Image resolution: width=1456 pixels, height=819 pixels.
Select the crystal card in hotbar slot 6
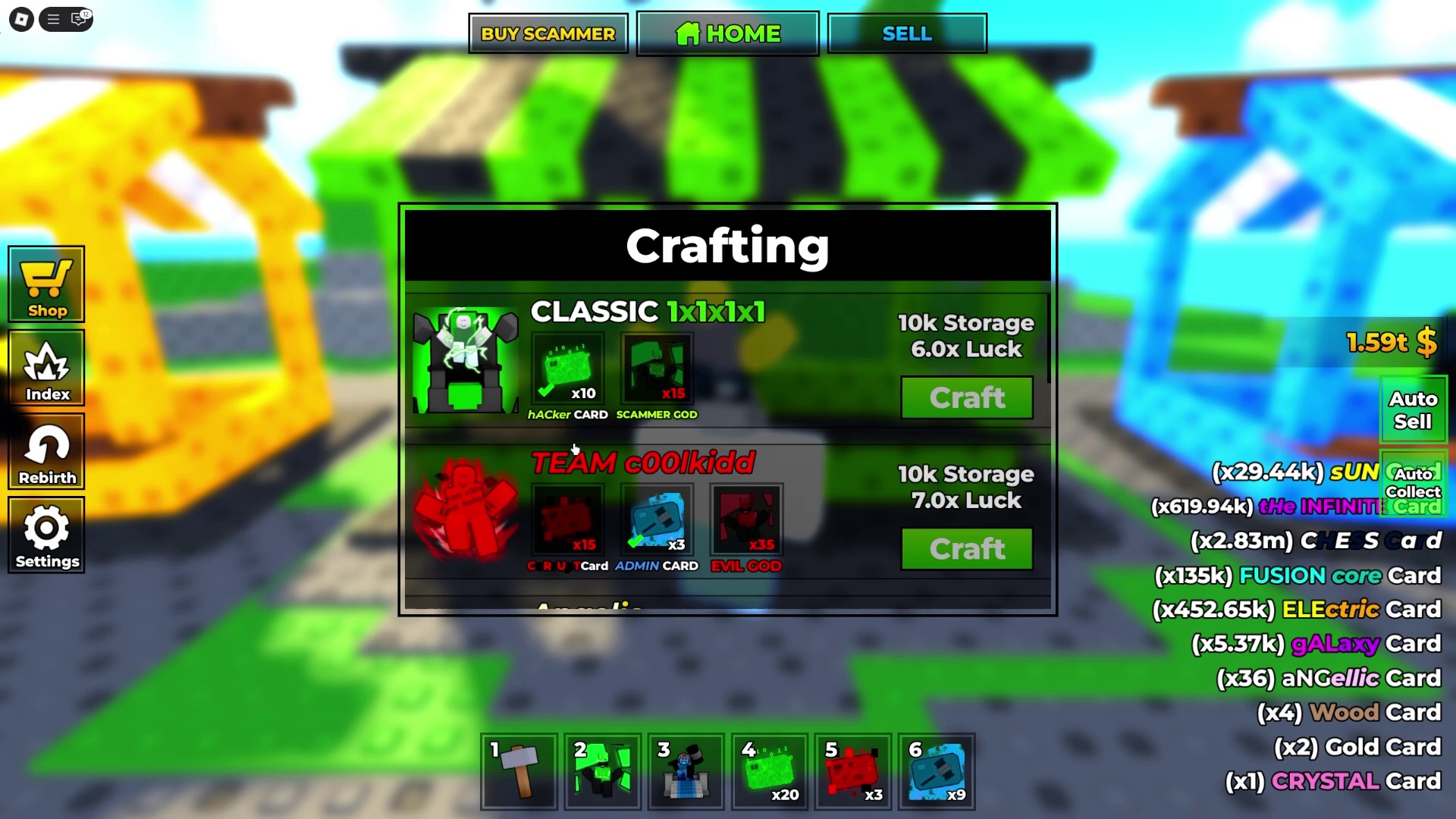936,770
